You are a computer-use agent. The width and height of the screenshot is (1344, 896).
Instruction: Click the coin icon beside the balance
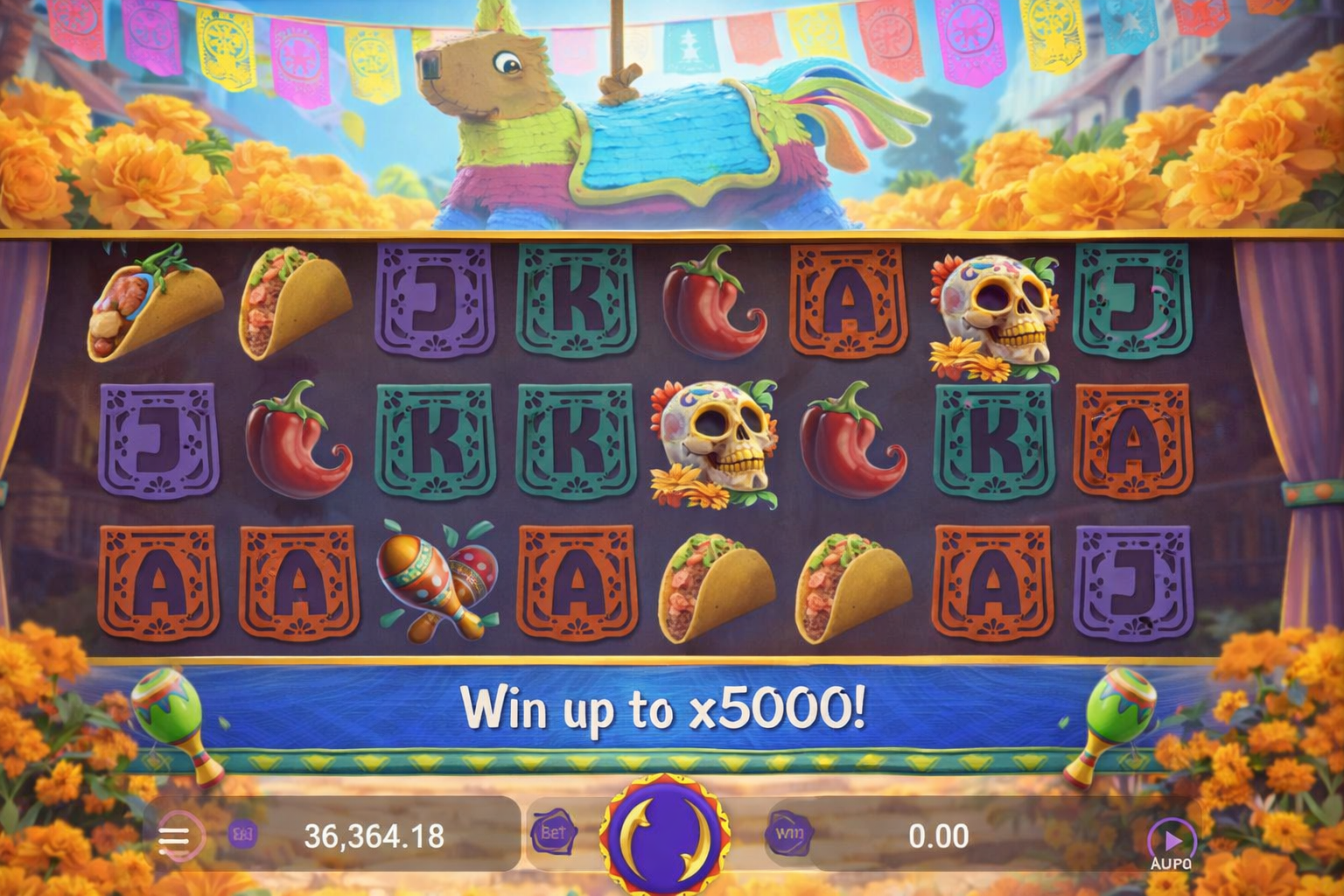pos(243,836)
